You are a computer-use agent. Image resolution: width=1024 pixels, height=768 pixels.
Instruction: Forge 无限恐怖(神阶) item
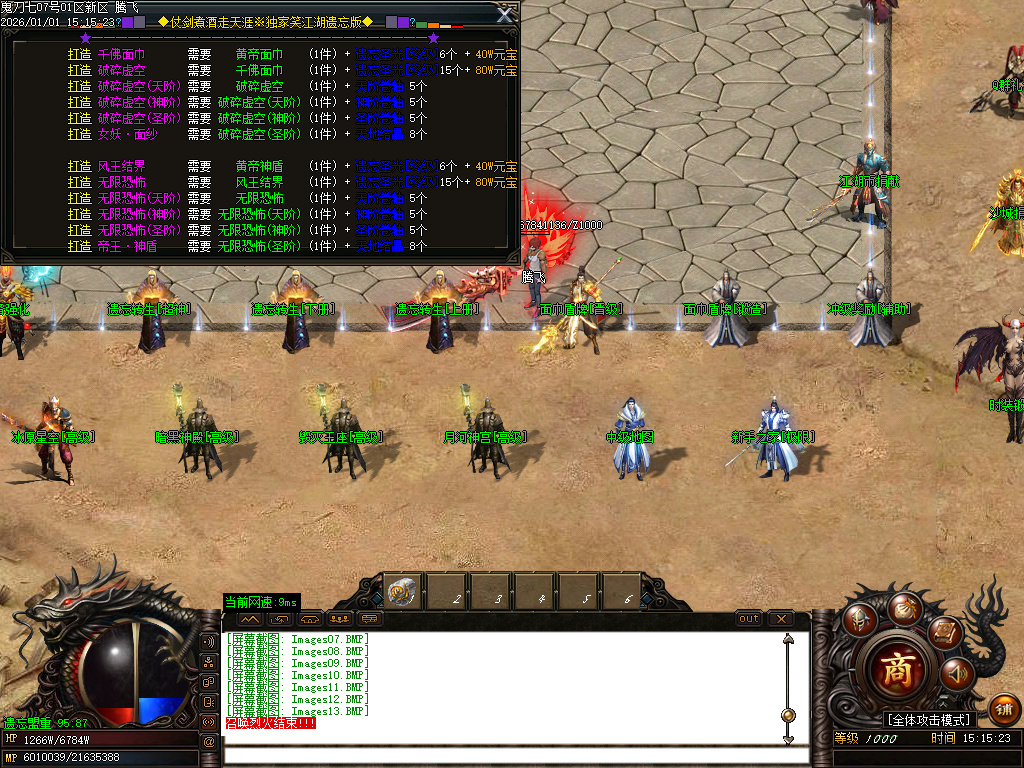click(x=79, y=214)
